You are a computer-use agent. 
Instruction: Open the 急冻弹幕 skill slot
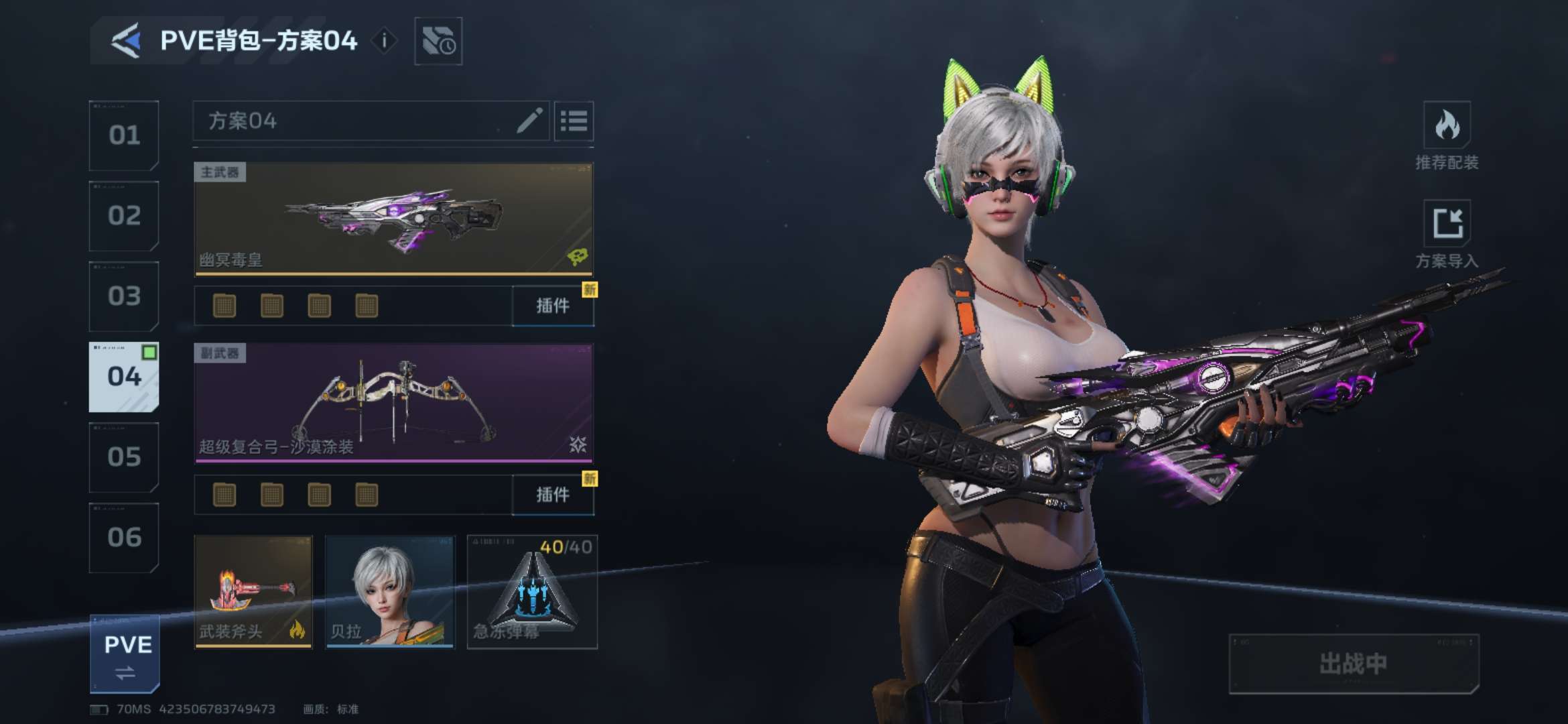pos(532,592)
